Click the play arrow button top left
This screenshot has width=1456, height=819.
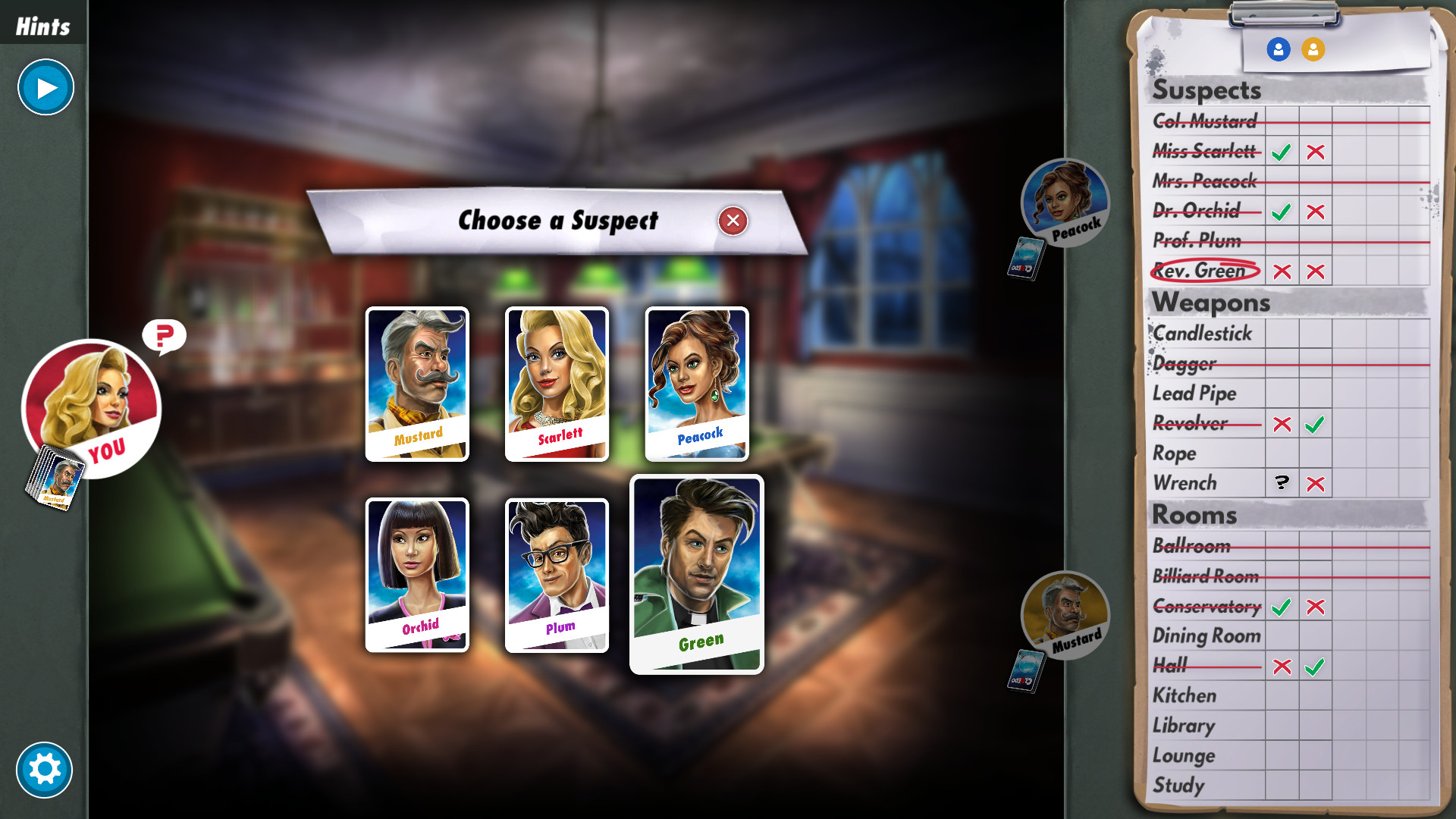[45, 87]
